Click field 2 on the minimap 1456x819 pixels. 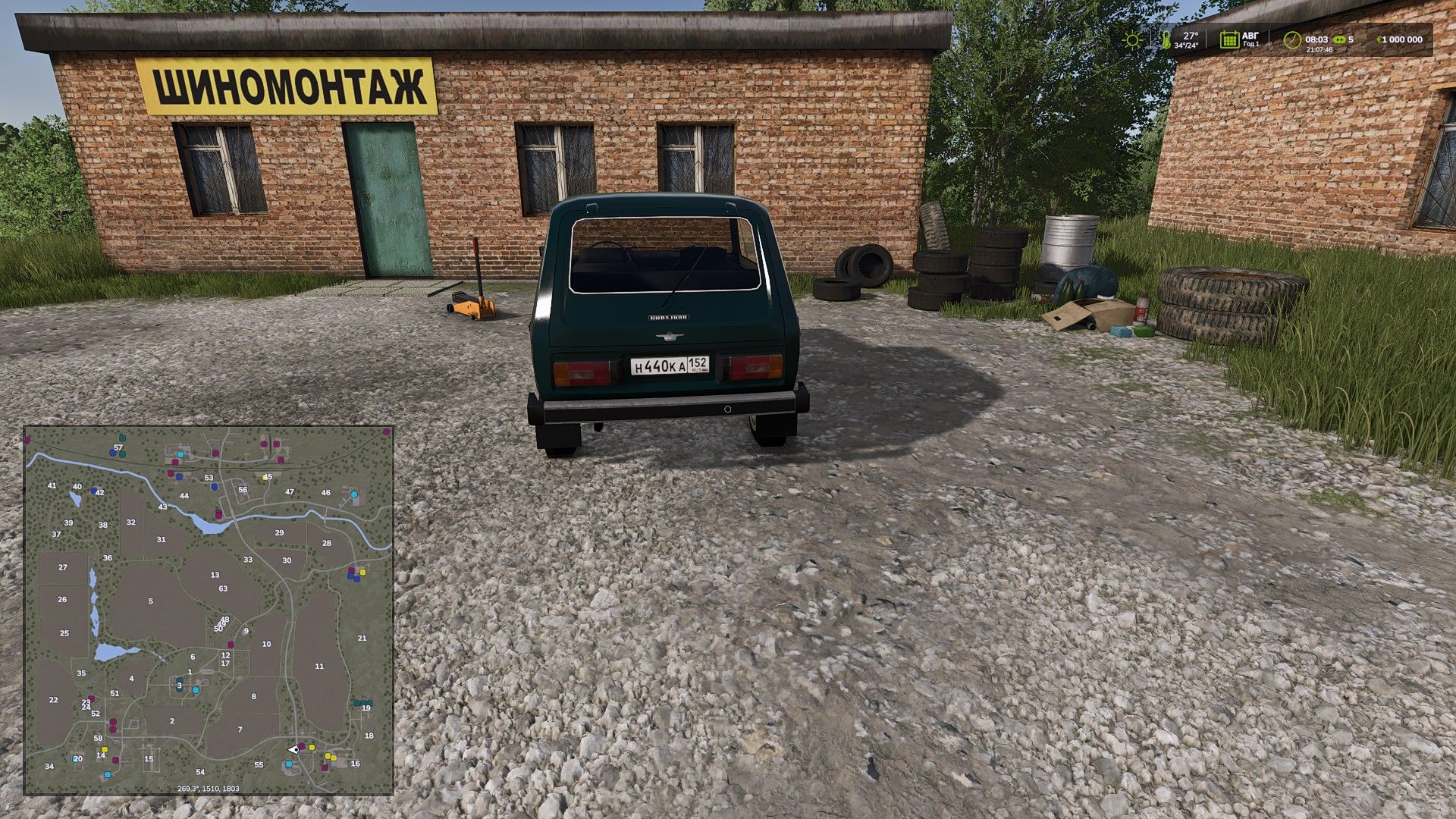pyautogui.click(x=172, y=721)
